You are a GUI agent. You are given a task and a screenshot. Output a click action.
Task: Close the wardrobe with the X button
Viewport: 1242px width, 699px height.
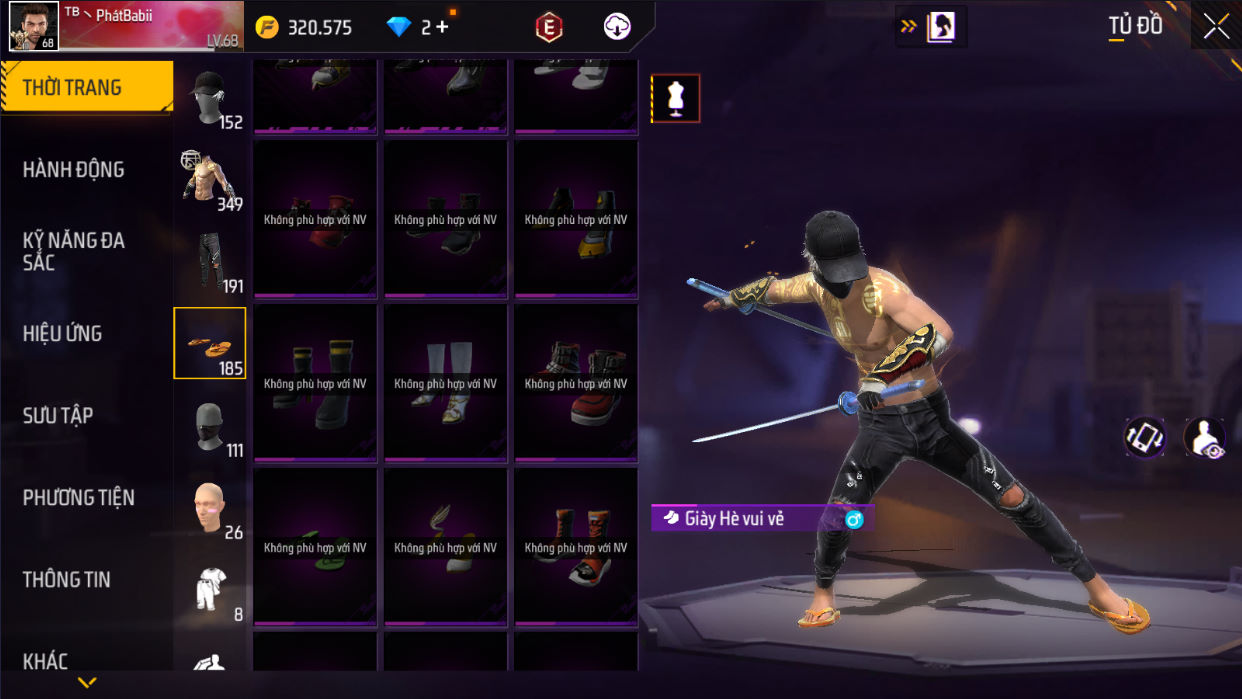click(x=1216, y=27)
